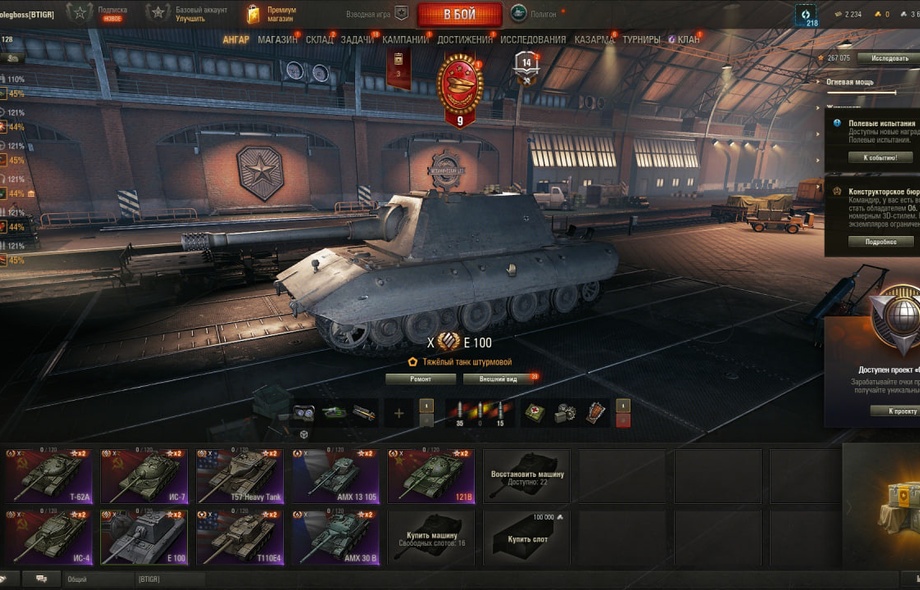Viewport: 920px width, 590px height.
Task: Open Внешний вид customization
Action: point(498,380)
